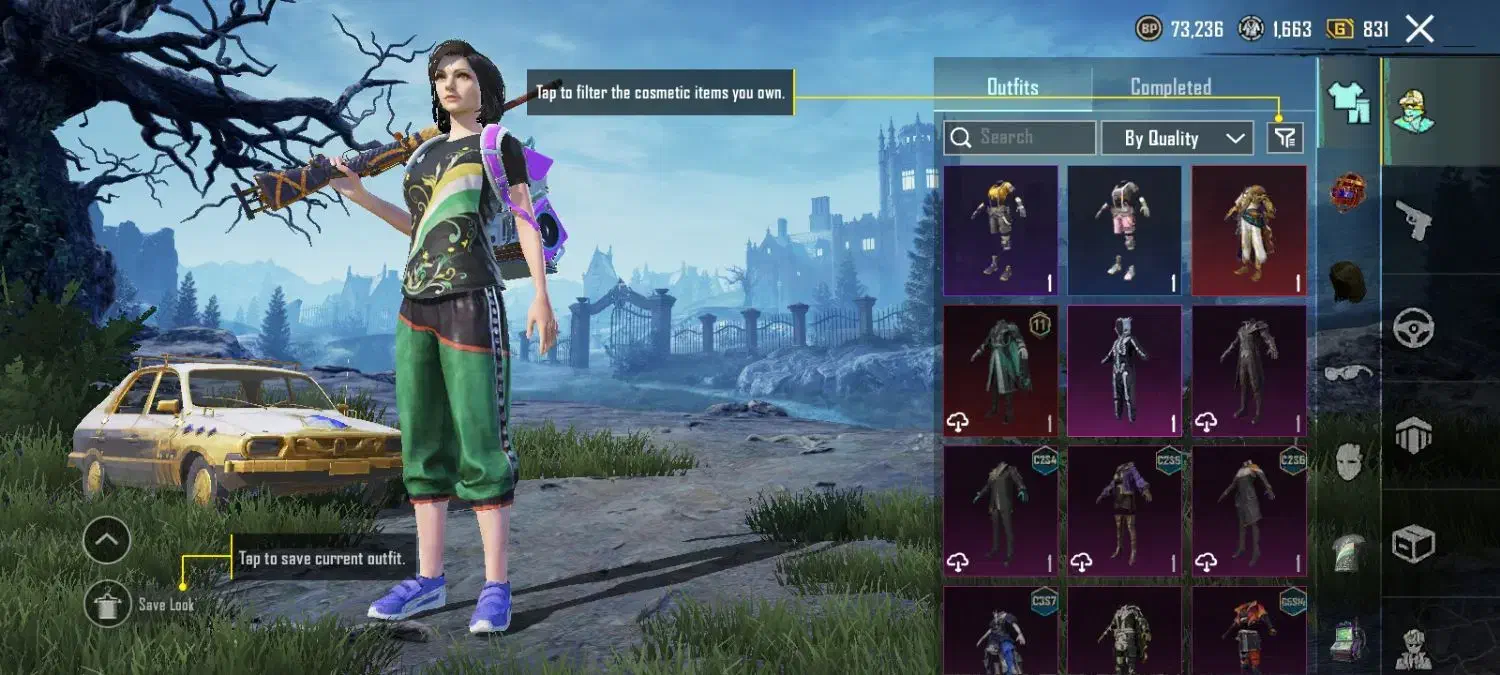Toggle the owned cosmetics filter button

(1285, 138)
